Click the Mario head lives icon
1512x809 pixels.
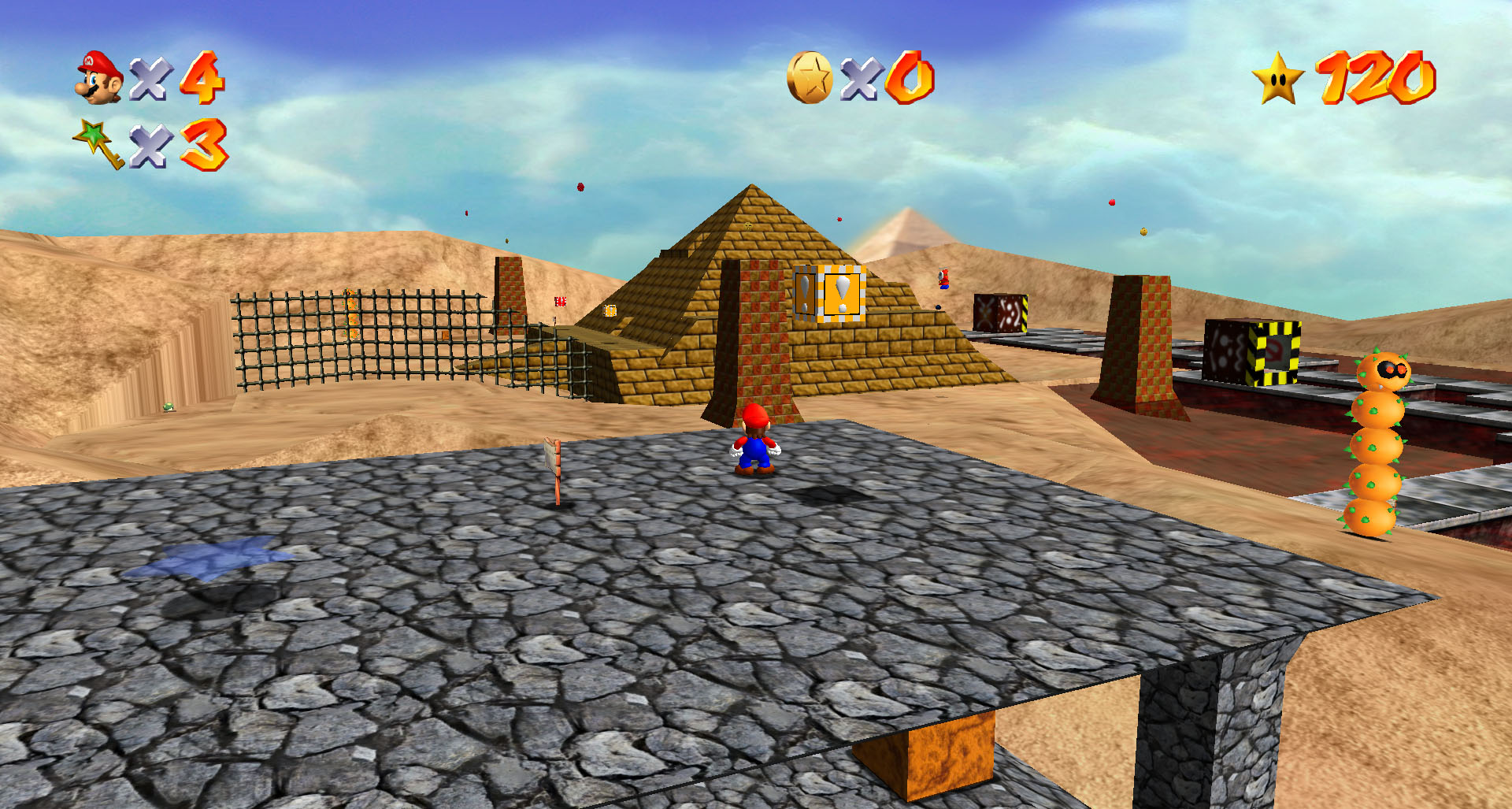[x=99, y=77]
